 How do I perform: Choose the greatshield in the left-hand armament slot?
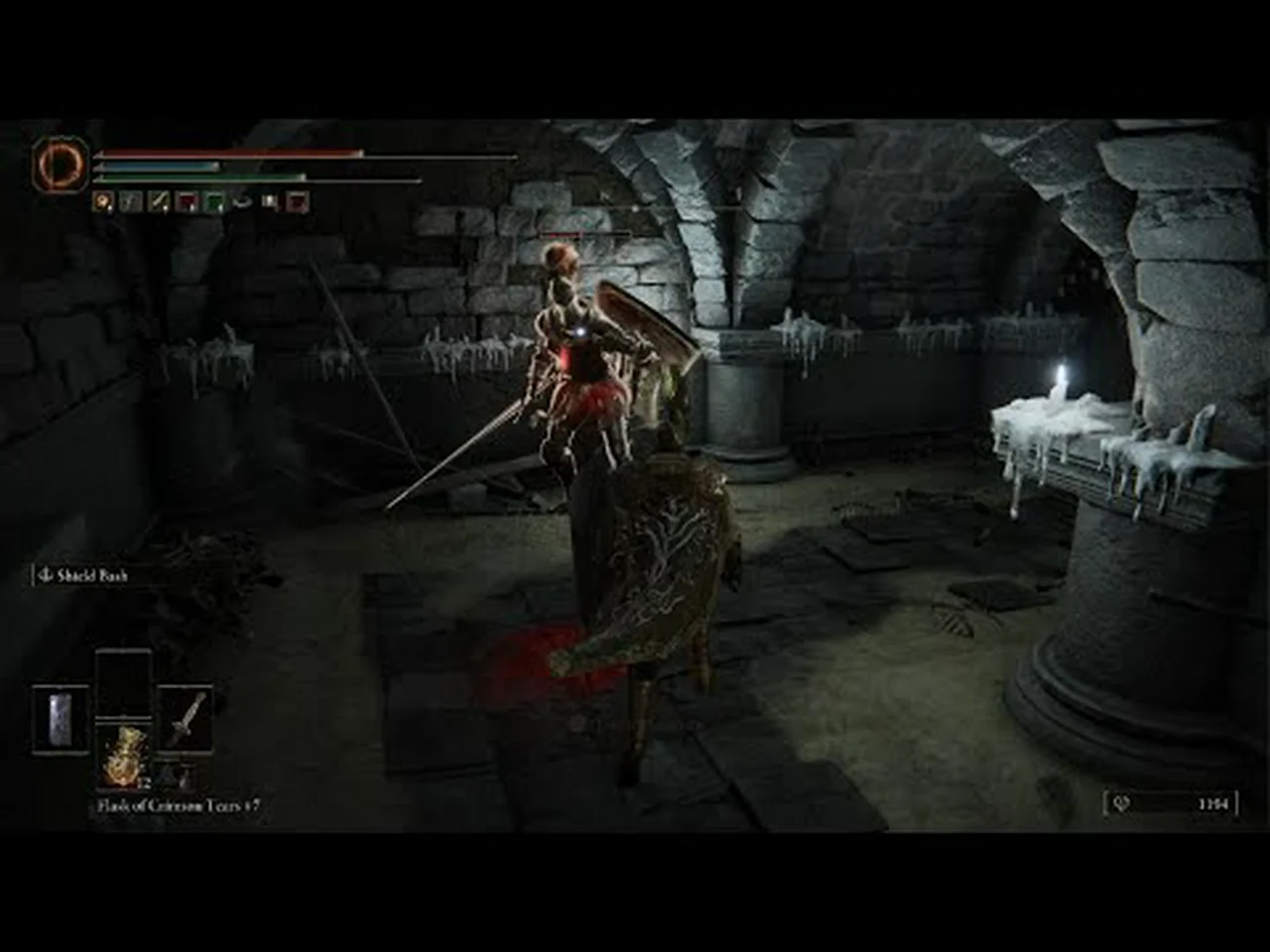click(61, 718)
